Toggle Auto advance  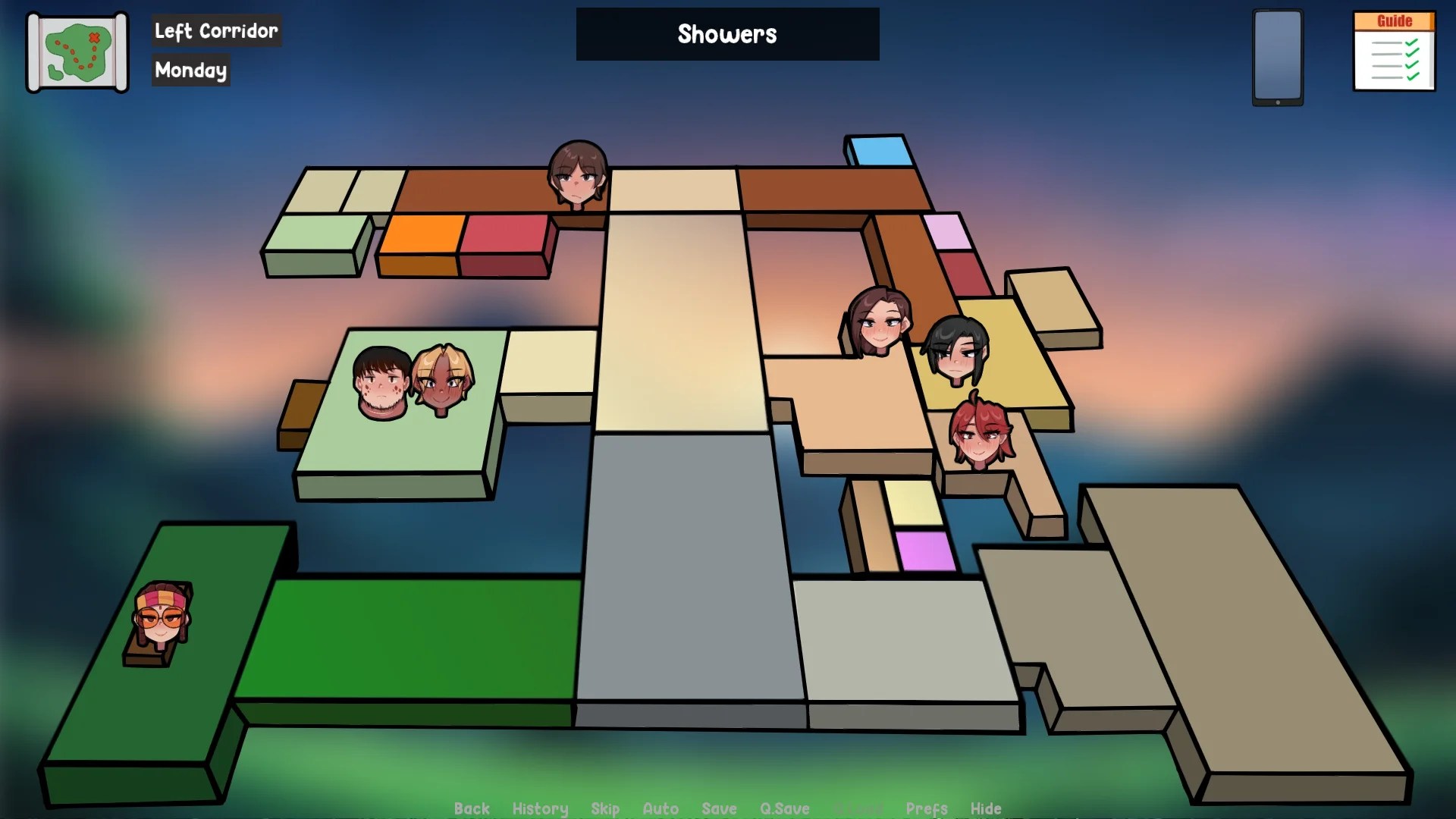click(661, 808)
